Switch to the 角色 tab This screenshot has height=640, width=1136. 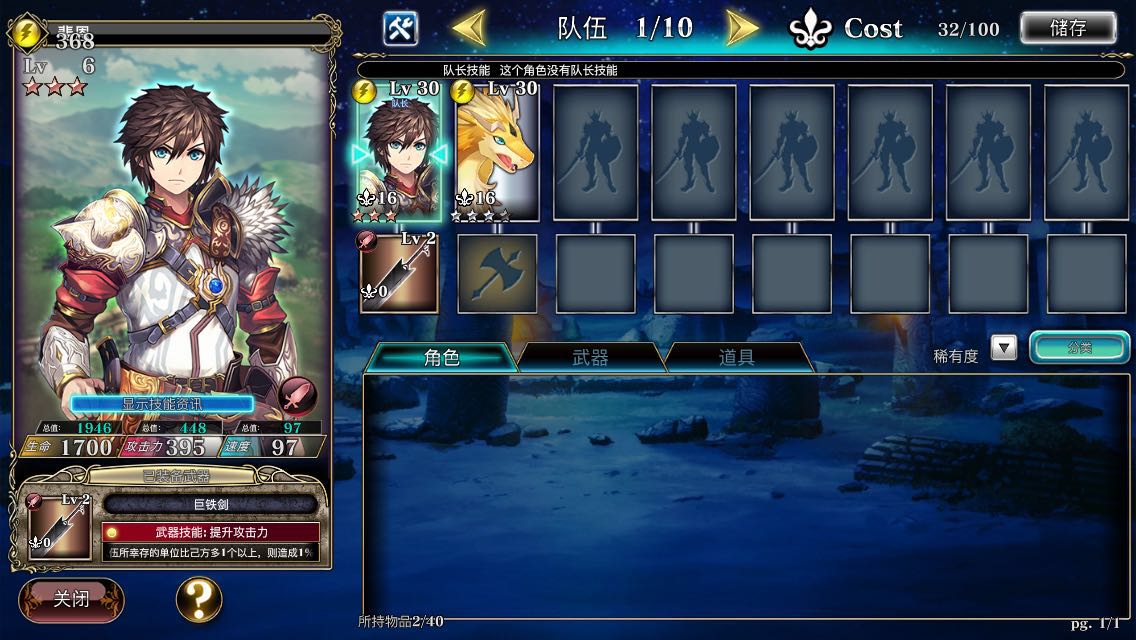click(x=441, y=357)
